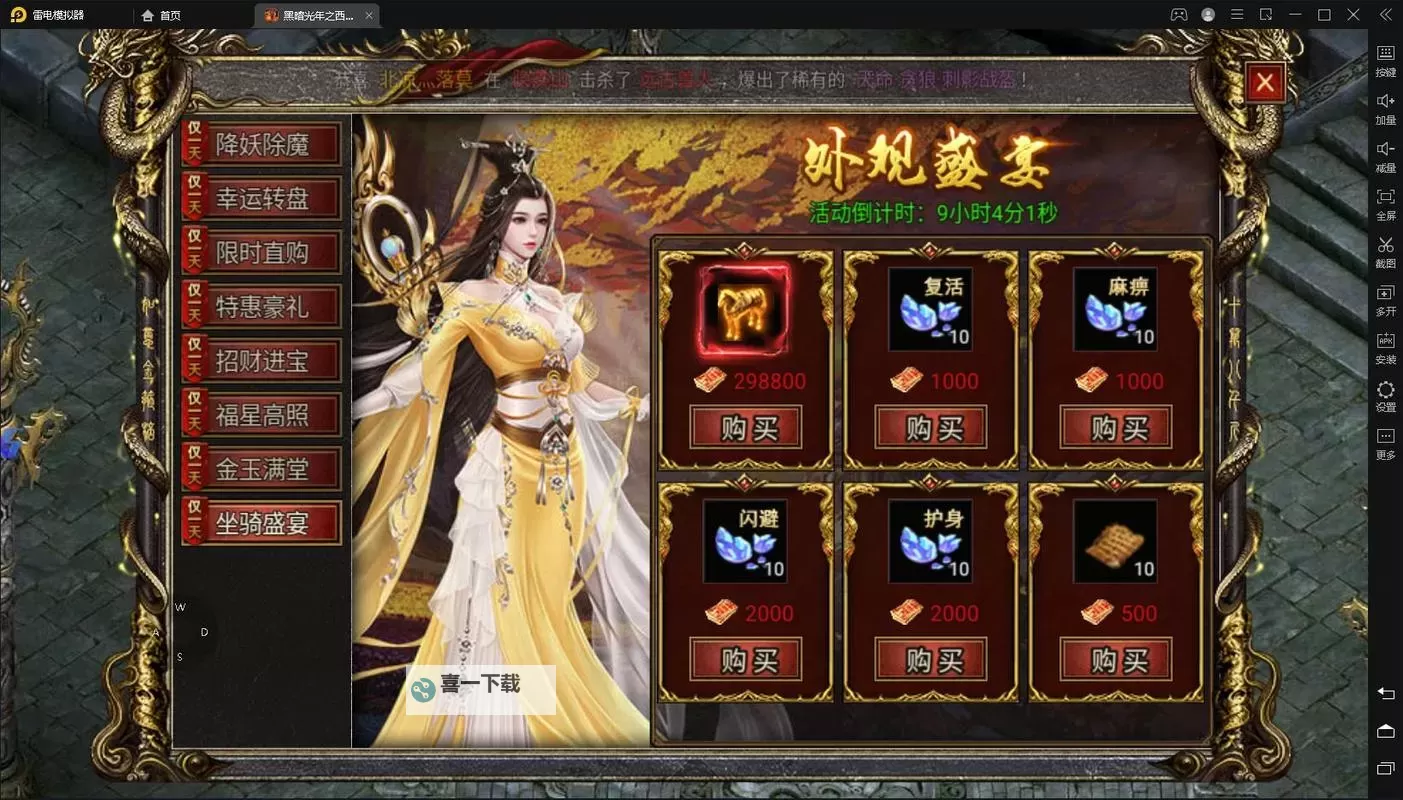Buy the golden mount for 298800
The height and width of the screenshot is (800, 1403).
(744, 427)
